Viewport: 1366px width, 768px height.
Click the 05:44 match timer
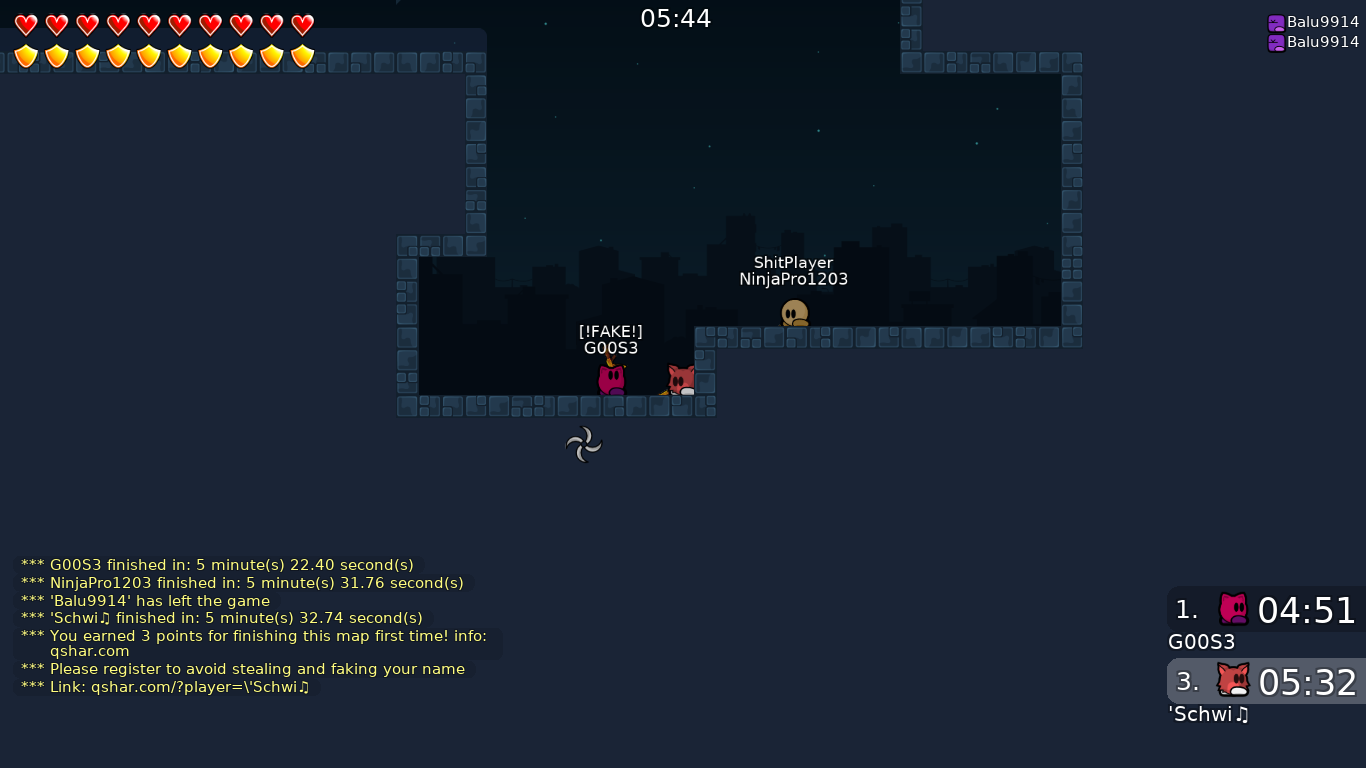click(x=676, y=18)
